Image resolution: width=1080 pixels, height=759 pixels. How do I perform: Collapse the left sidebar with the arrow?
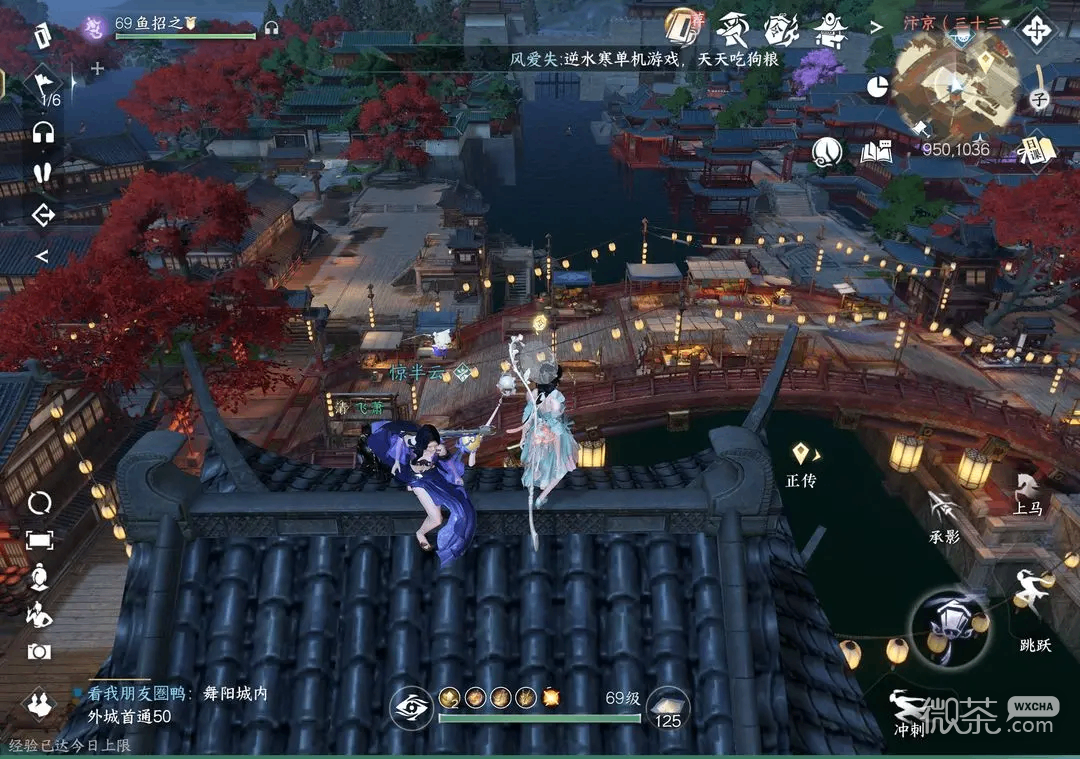click(42, 256)
